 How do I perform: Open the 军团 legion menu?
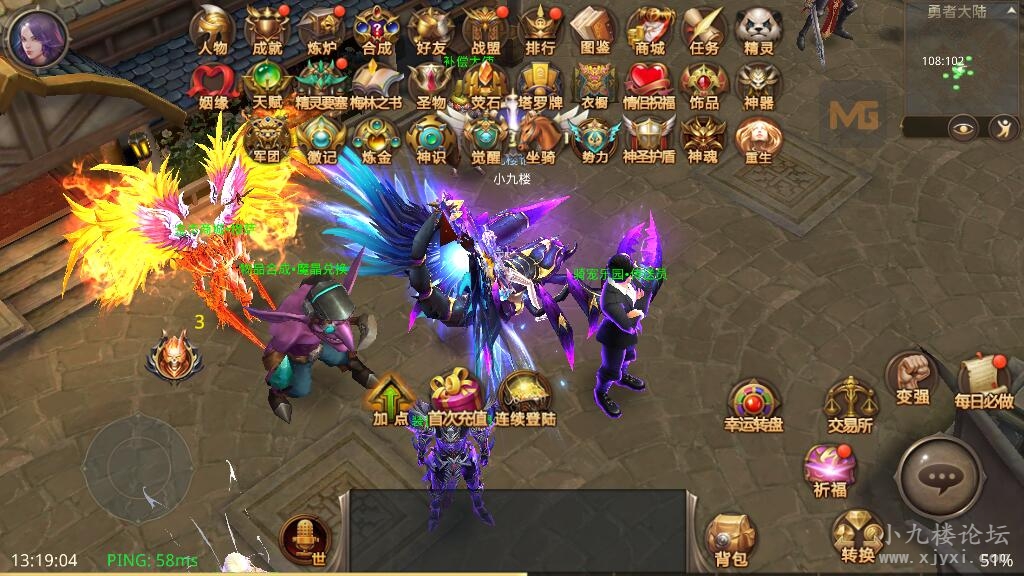[267, 136]
